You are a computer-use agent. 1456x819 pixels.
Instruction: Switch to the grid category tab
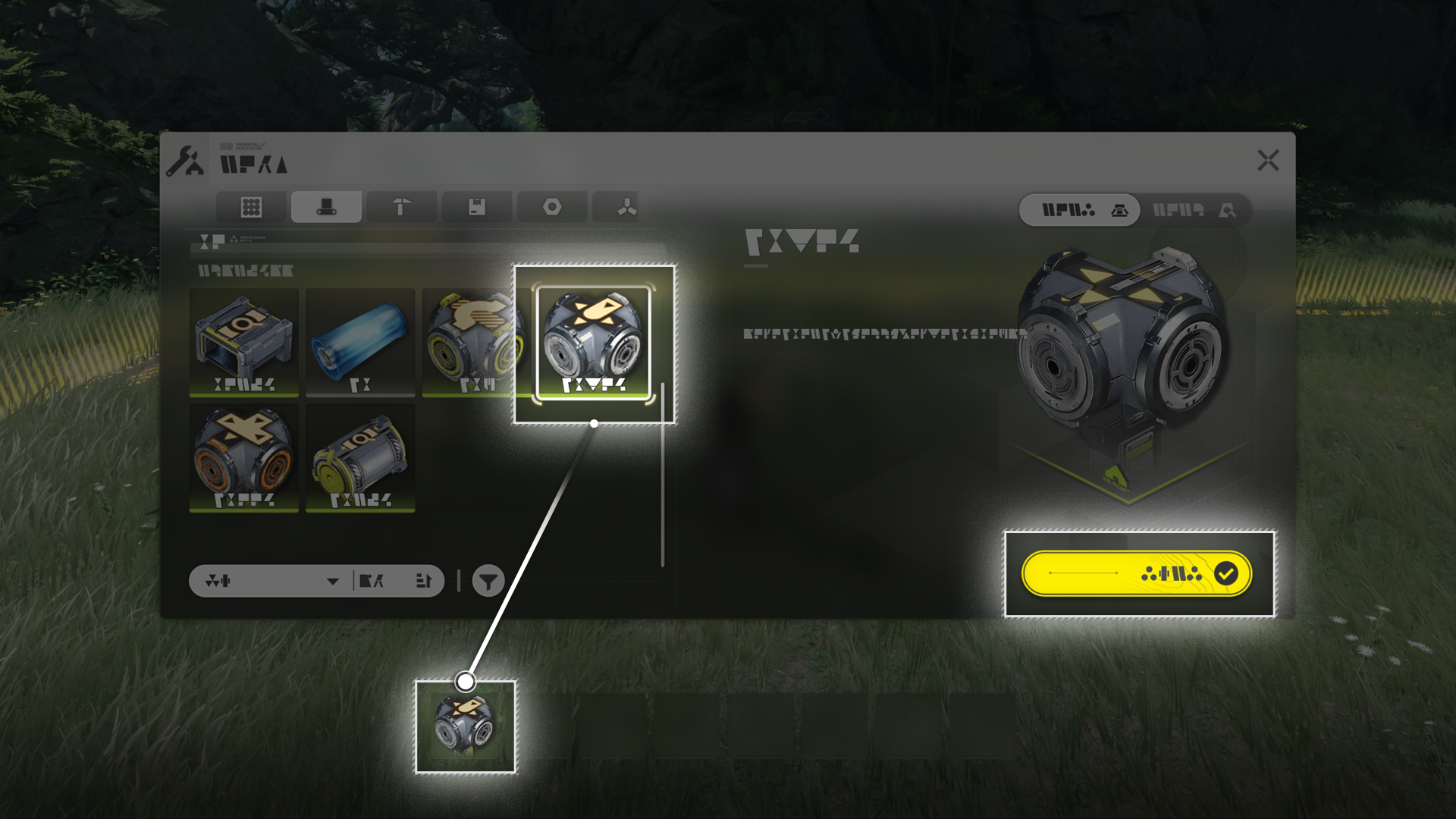251,207
